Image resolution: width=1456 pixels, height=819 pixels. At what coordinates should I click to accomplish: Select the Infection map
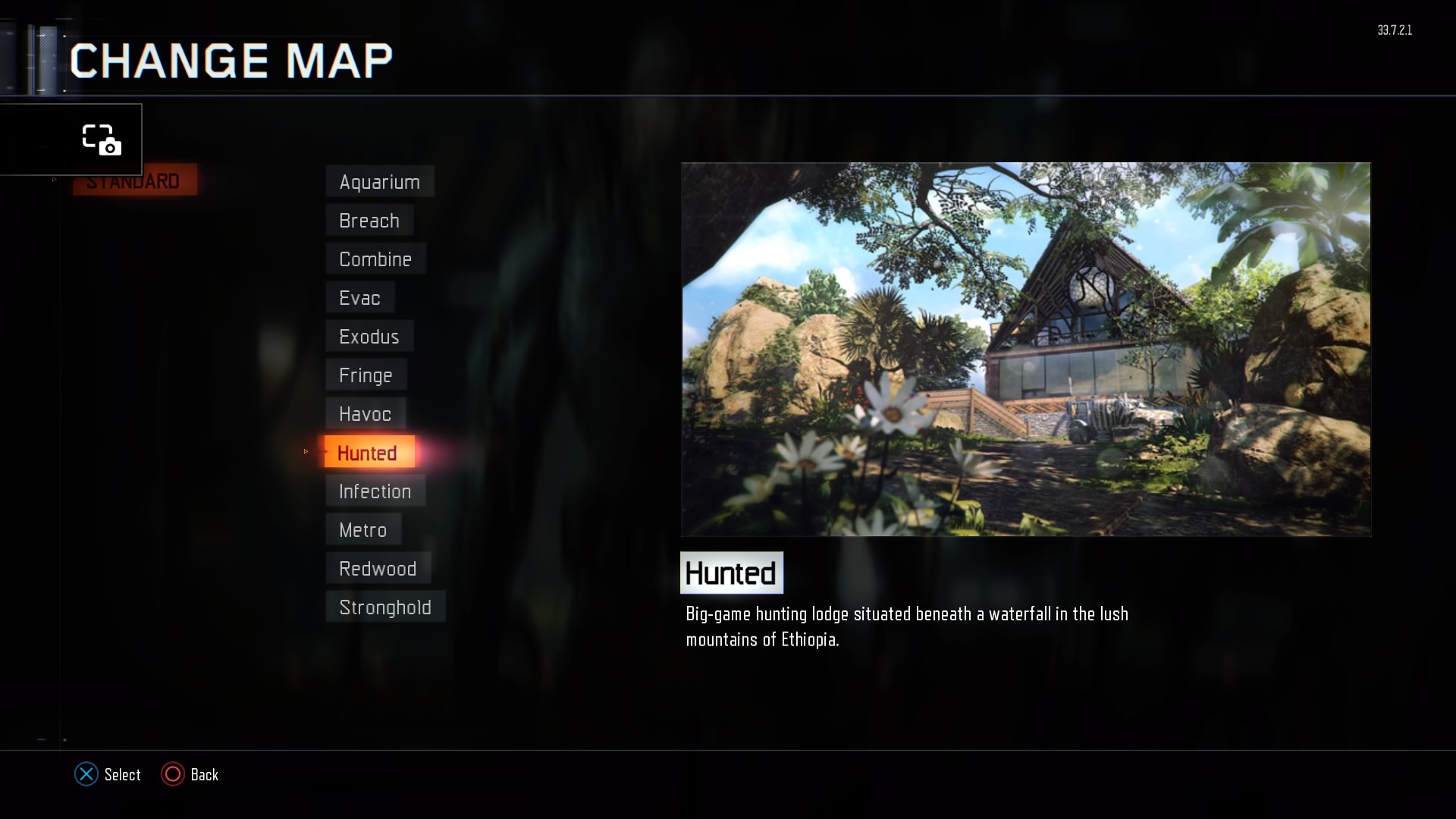(x=375, y=491)
